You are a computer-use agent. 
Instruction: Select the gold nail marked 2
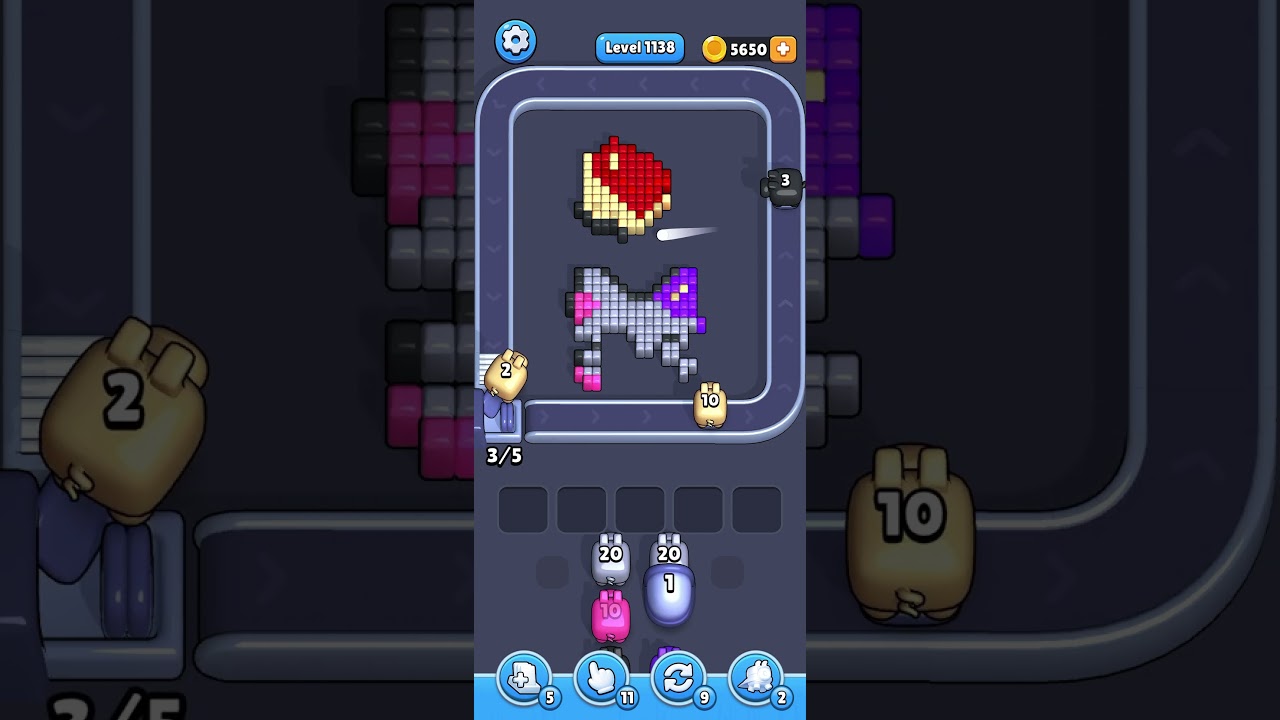click(x=505, y=372)
